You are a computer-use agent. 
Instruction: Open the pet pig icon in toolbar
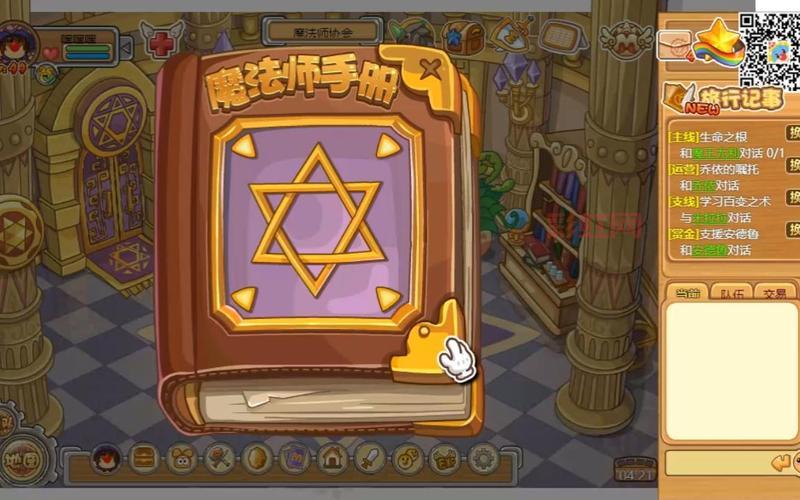pos(182,459)
